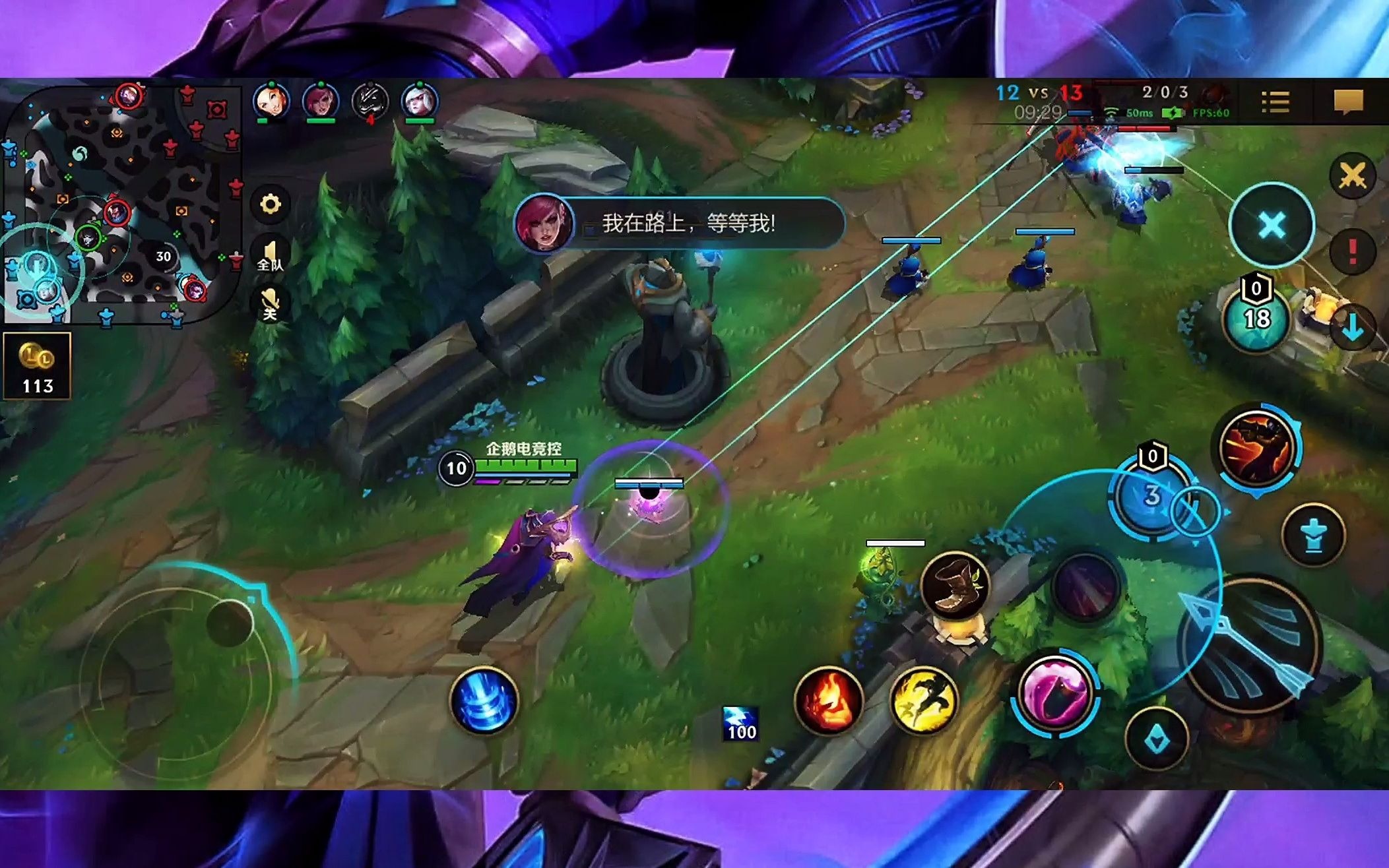Open the chat speech-bubble icon
This screenshot has width=1389, height=868.
(x=1348, y=102)
